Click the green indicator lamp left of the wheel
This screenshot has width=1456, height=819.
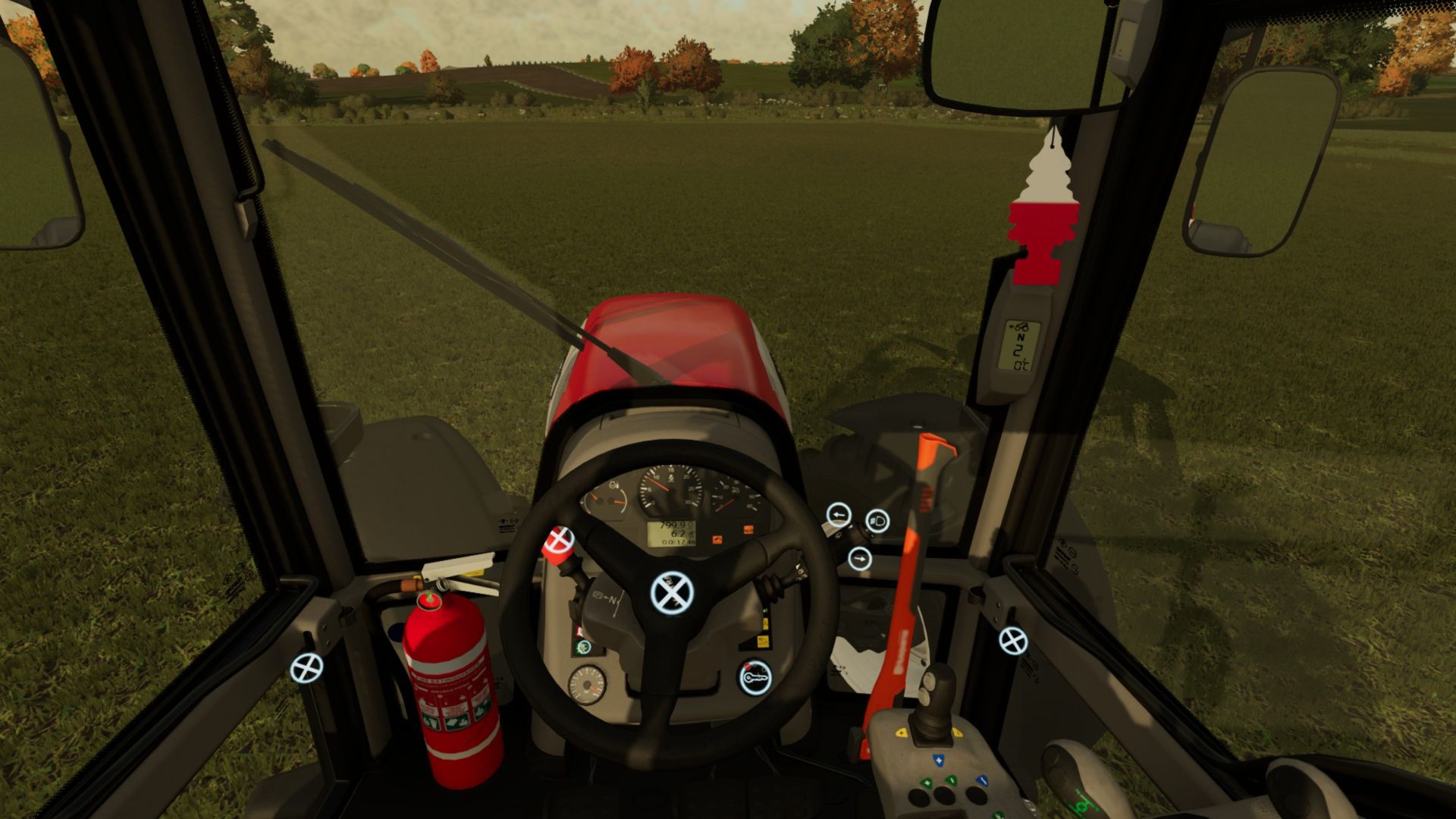pos(584,647)
